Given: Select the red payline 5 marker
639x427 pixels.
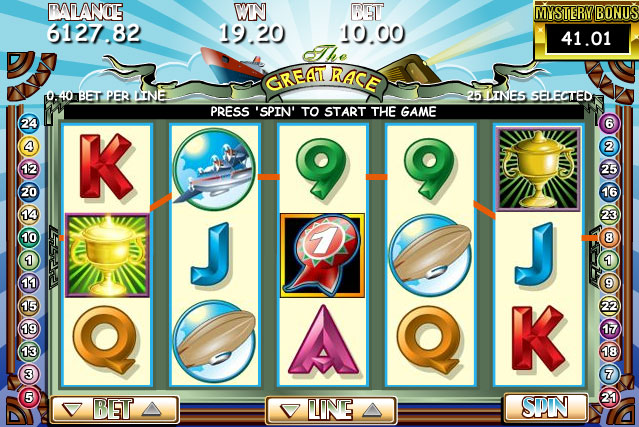Looking at the screenshot, I should pyautogui.click(x=29, y=397).
